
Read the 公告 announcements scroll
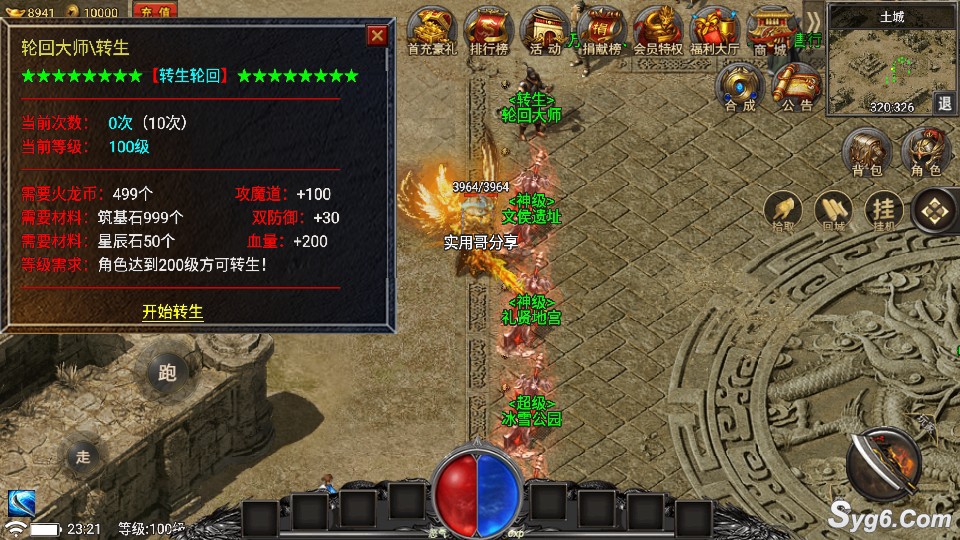pos(797,86)
